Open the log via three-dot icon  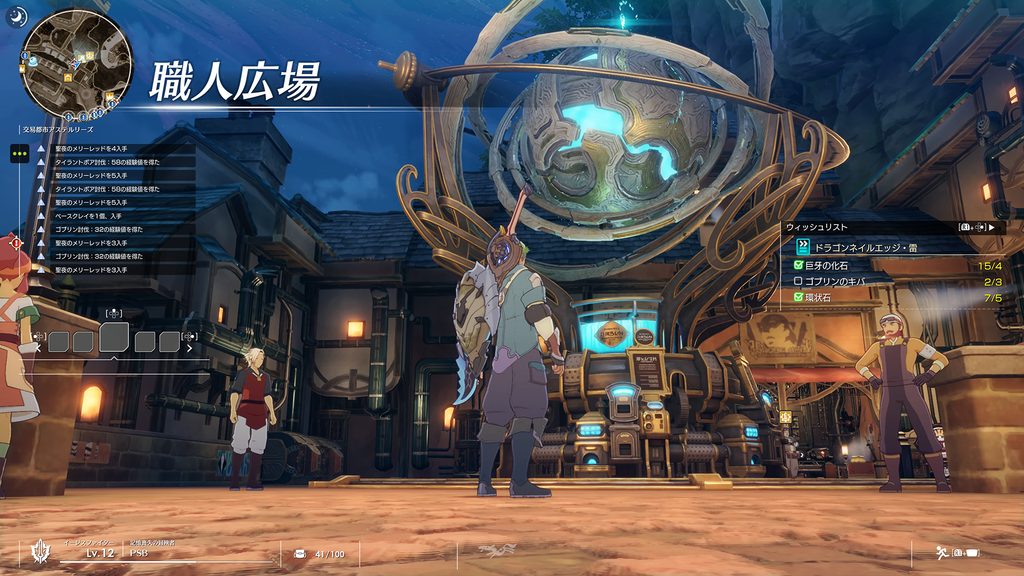(19, 154)
